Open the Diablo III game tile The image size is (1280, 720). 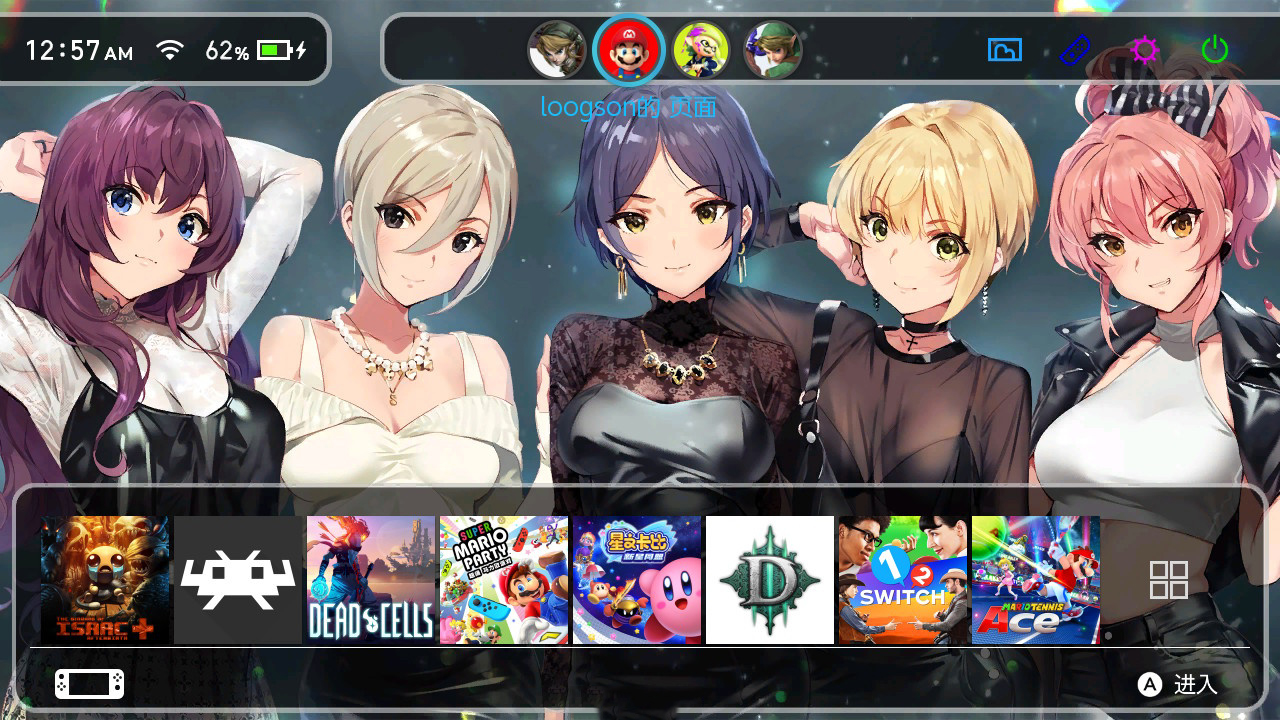(770, 580)
